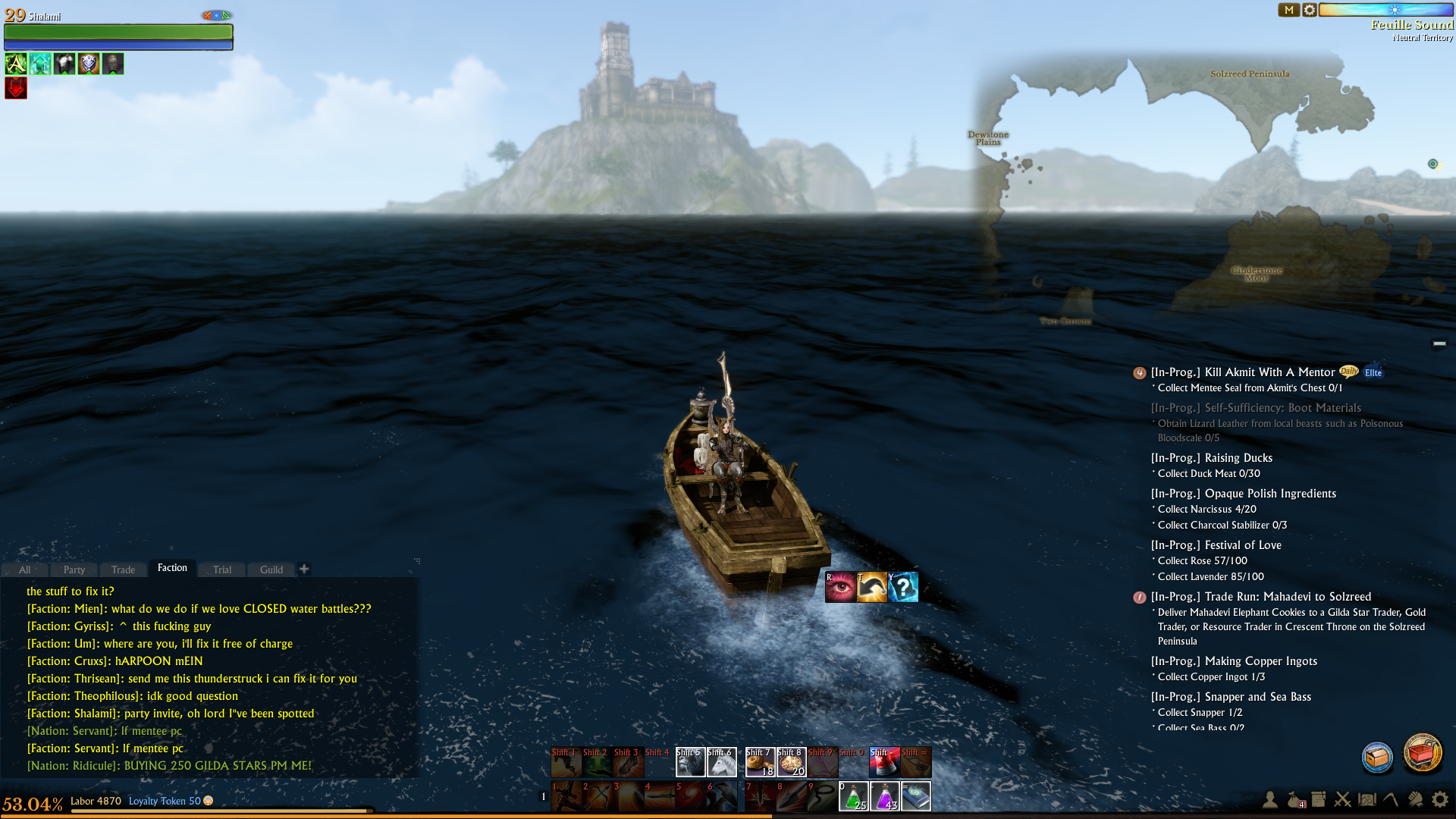Select the All chat tab
This screenshot has height=819, width=1456.
[25, 570]
